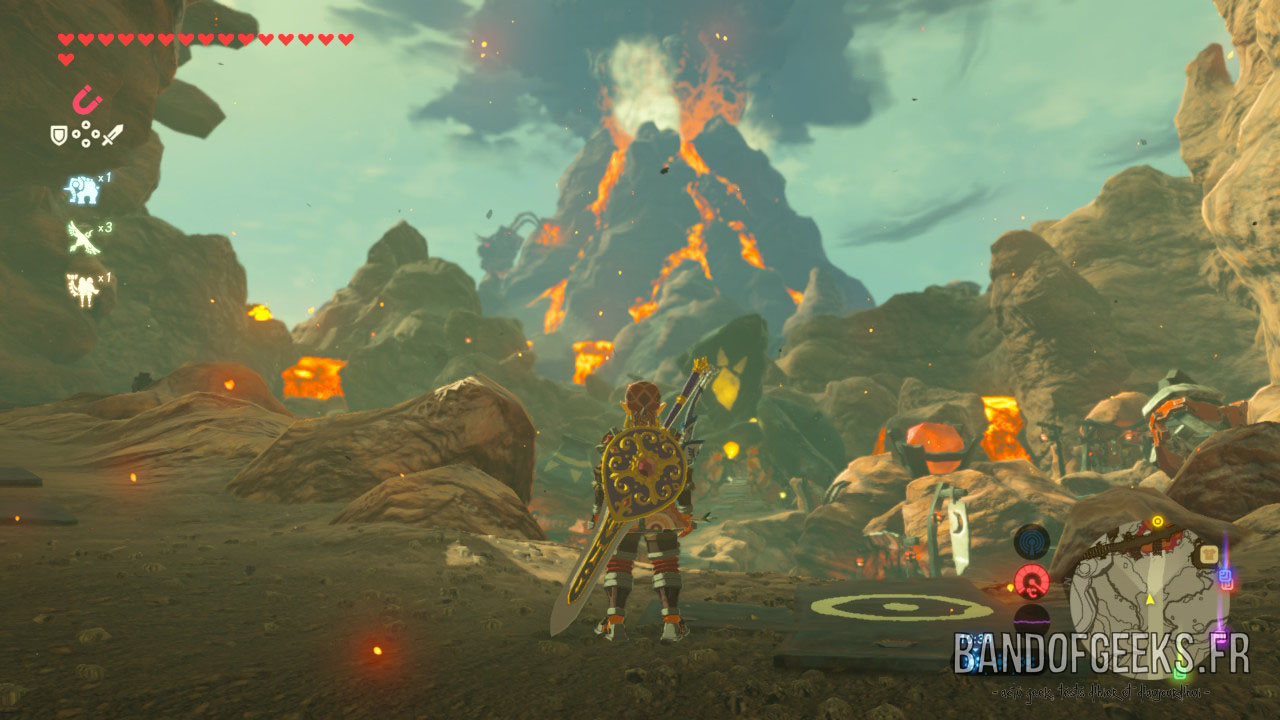This screenshot has width=1280, height=720.
Task: Select the purple noise meter indicator
Action: 1031,619
